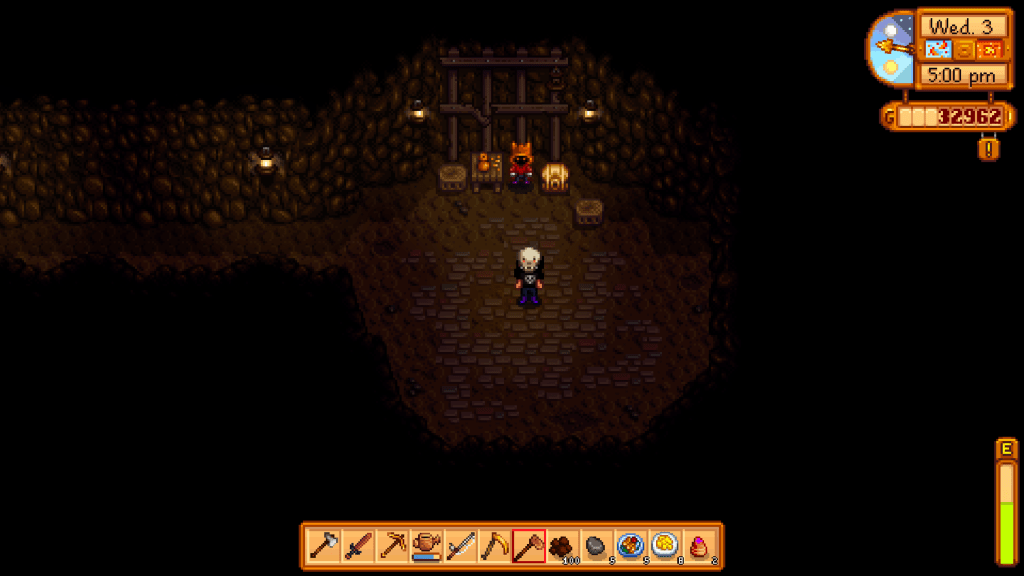This screenshot has width=1024, height=576.
Task: Select the brown item stack of 100
Action: (563, 546)
